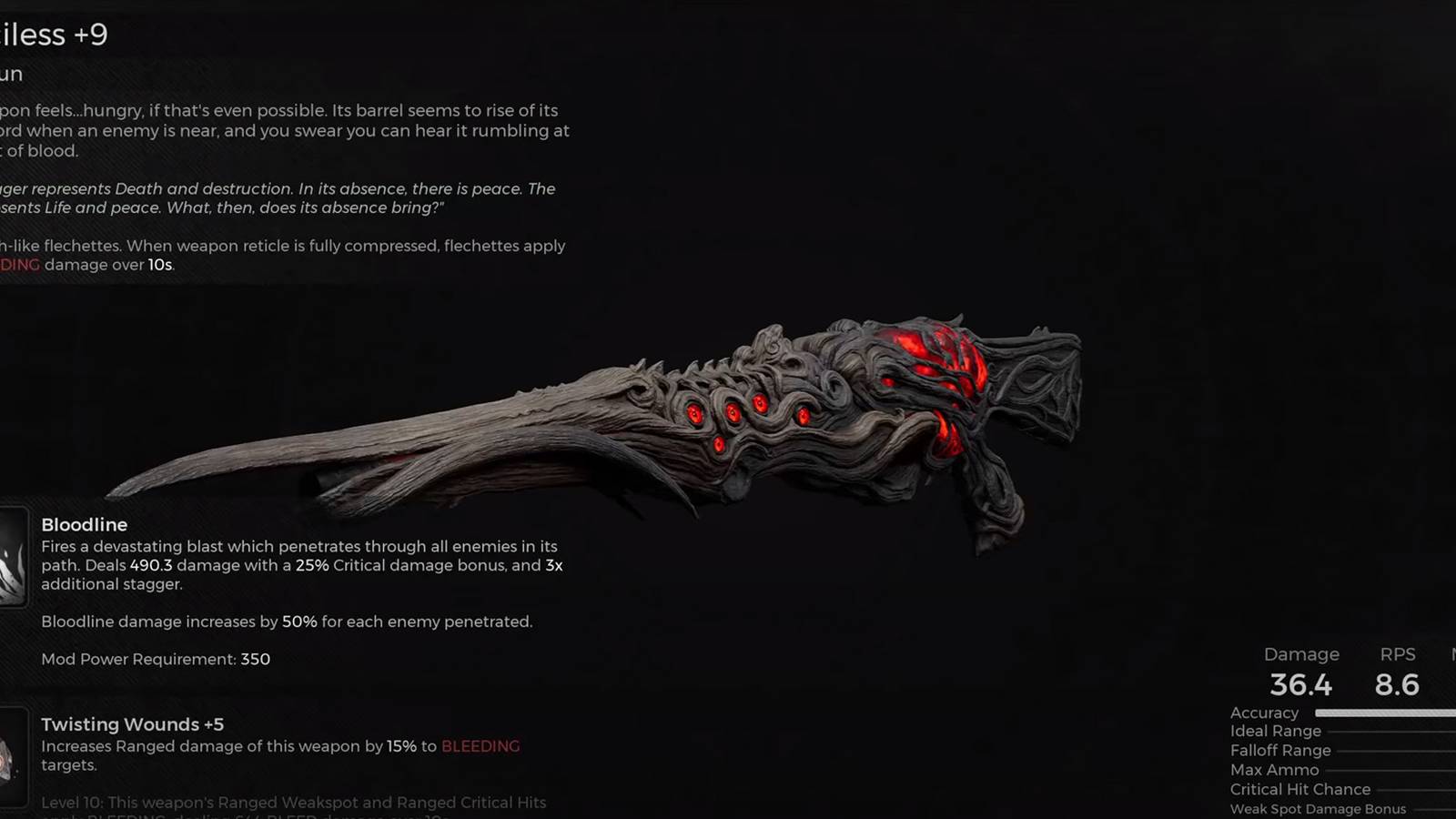Click the weapon lore quote text
Image resolution: width=1456 pixels, height=819 pixels.
[x=273, y=198]
